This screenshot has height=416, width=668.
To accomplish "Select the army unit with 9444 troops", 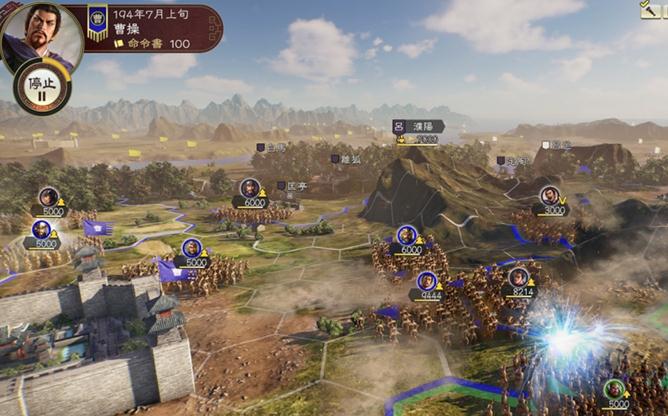I will pyautogui.click(x=427, y=284).
